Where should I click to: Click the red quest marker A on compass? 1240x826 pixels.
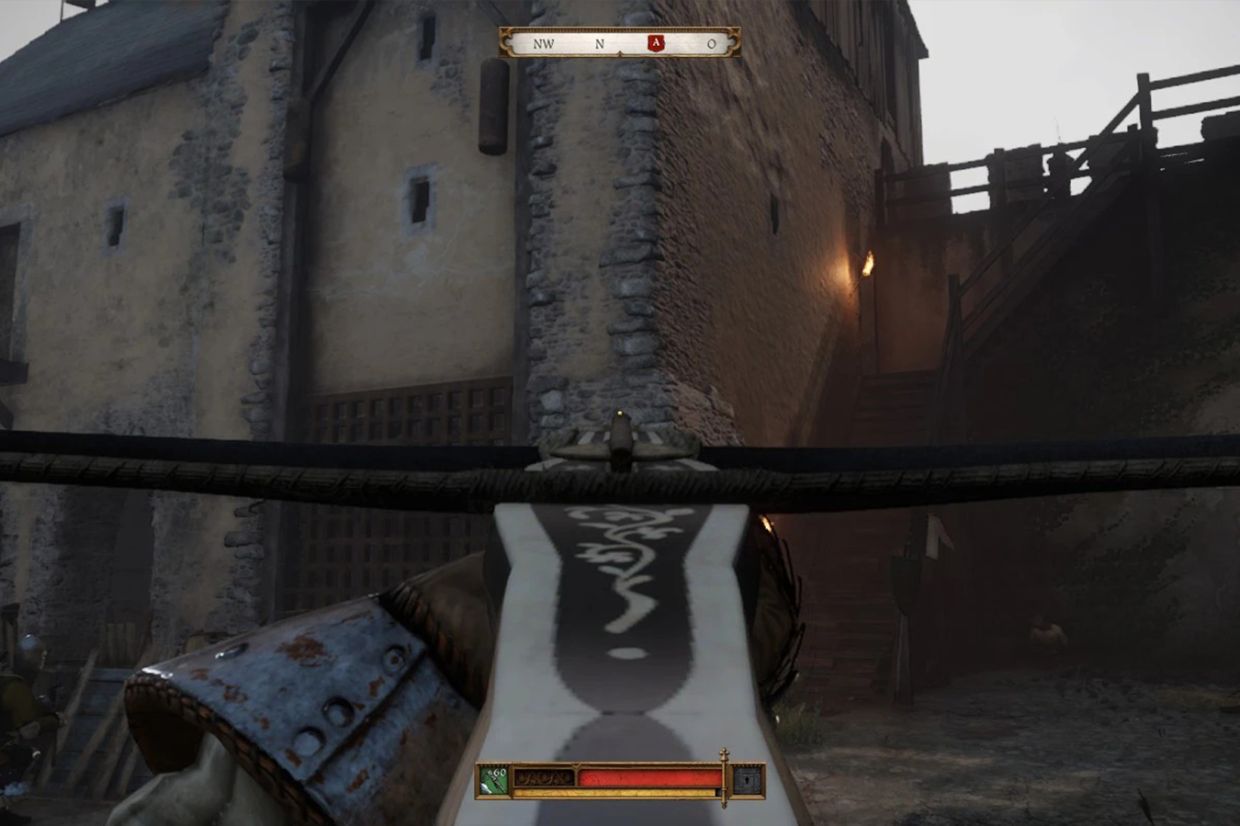click(x=655, y=43)
